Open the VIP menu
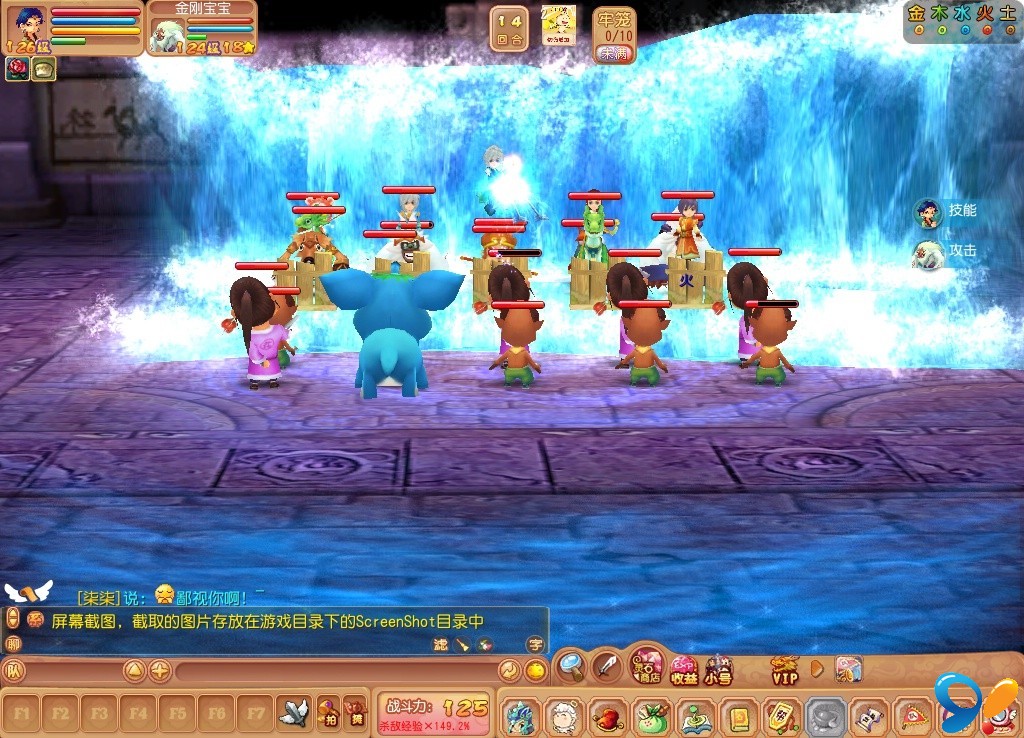Screen dimensions: 1024x738 pos(784,668)
